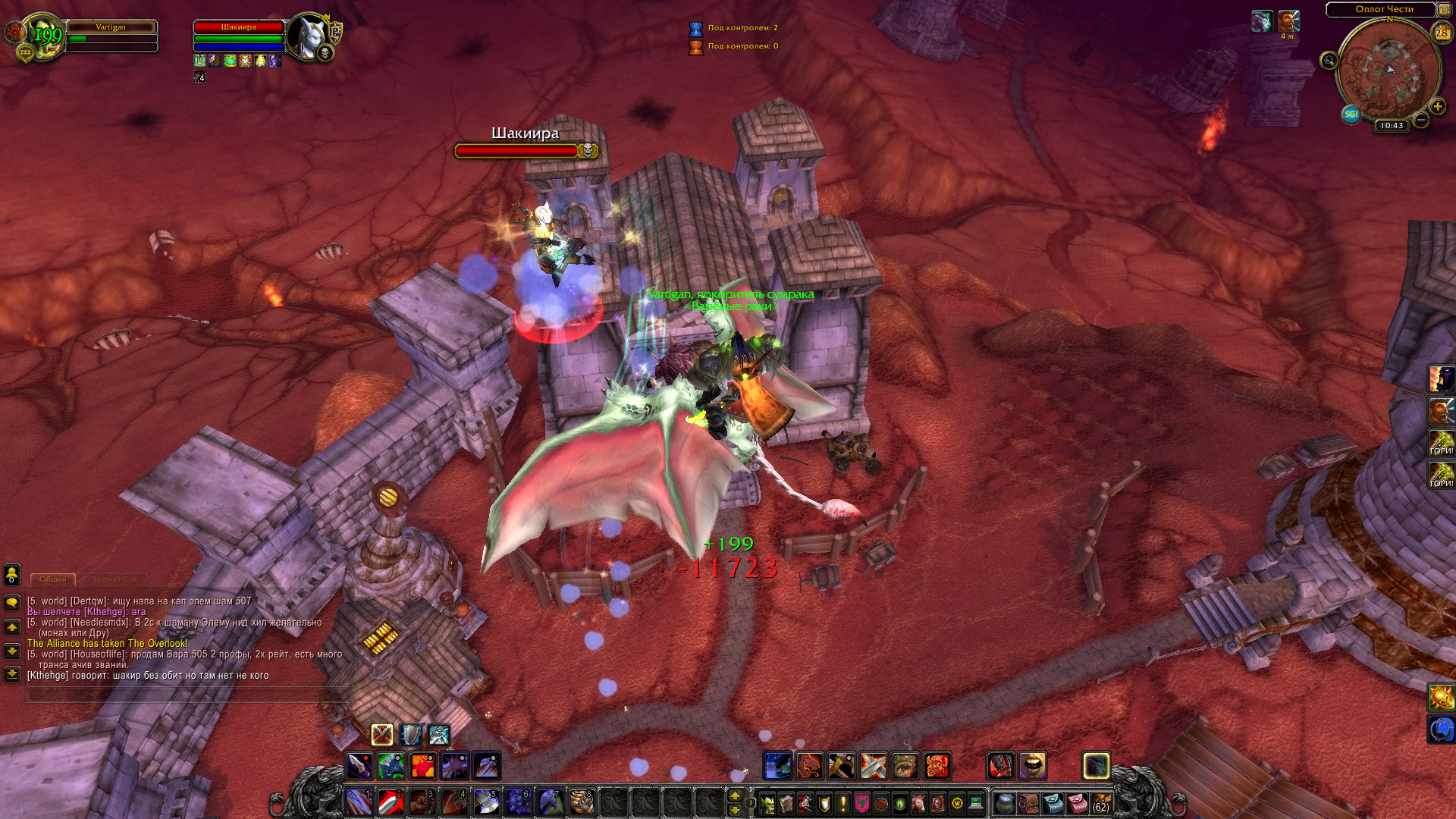Open the main backpack with the 62 counter
The image size is (1456, 819).
coord(1100,803)
